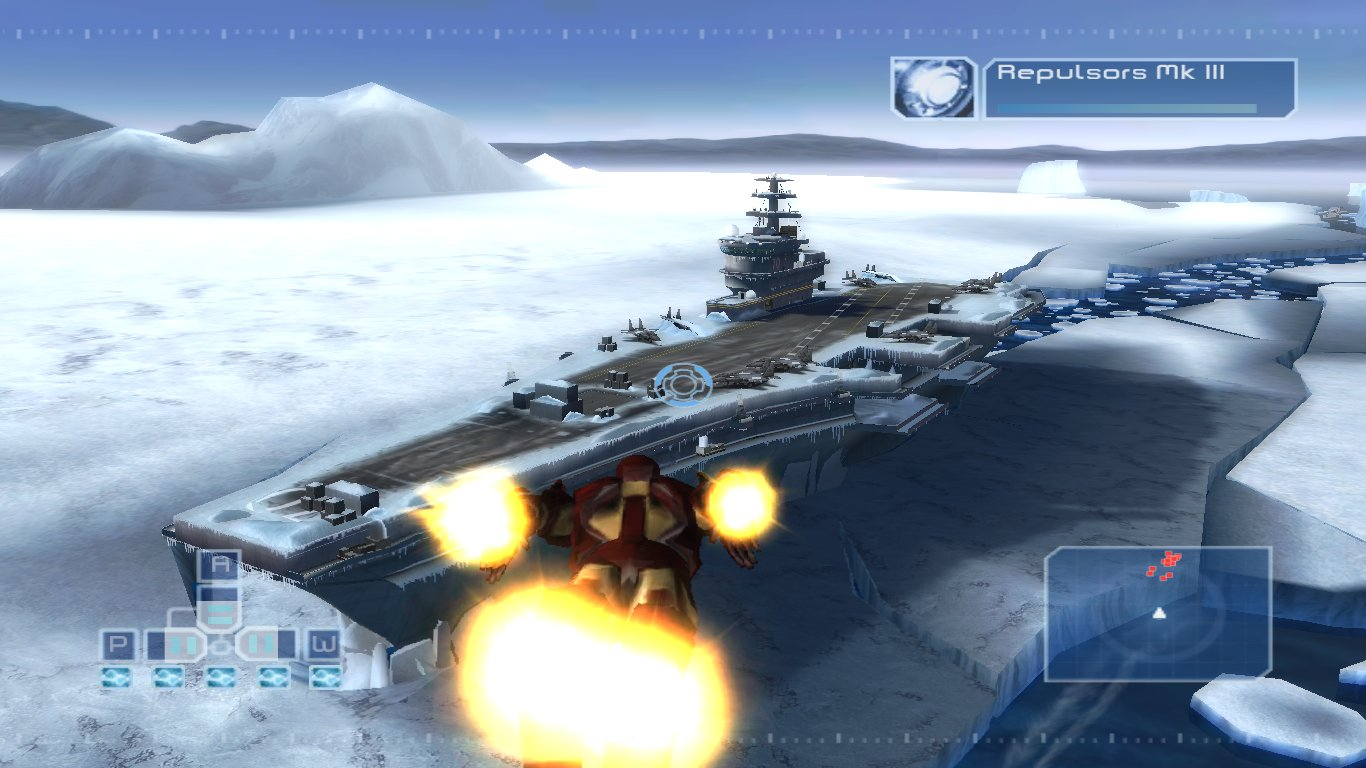Open the radar minimap
Screen dimensions: 1366x768
coord(1158,613)
